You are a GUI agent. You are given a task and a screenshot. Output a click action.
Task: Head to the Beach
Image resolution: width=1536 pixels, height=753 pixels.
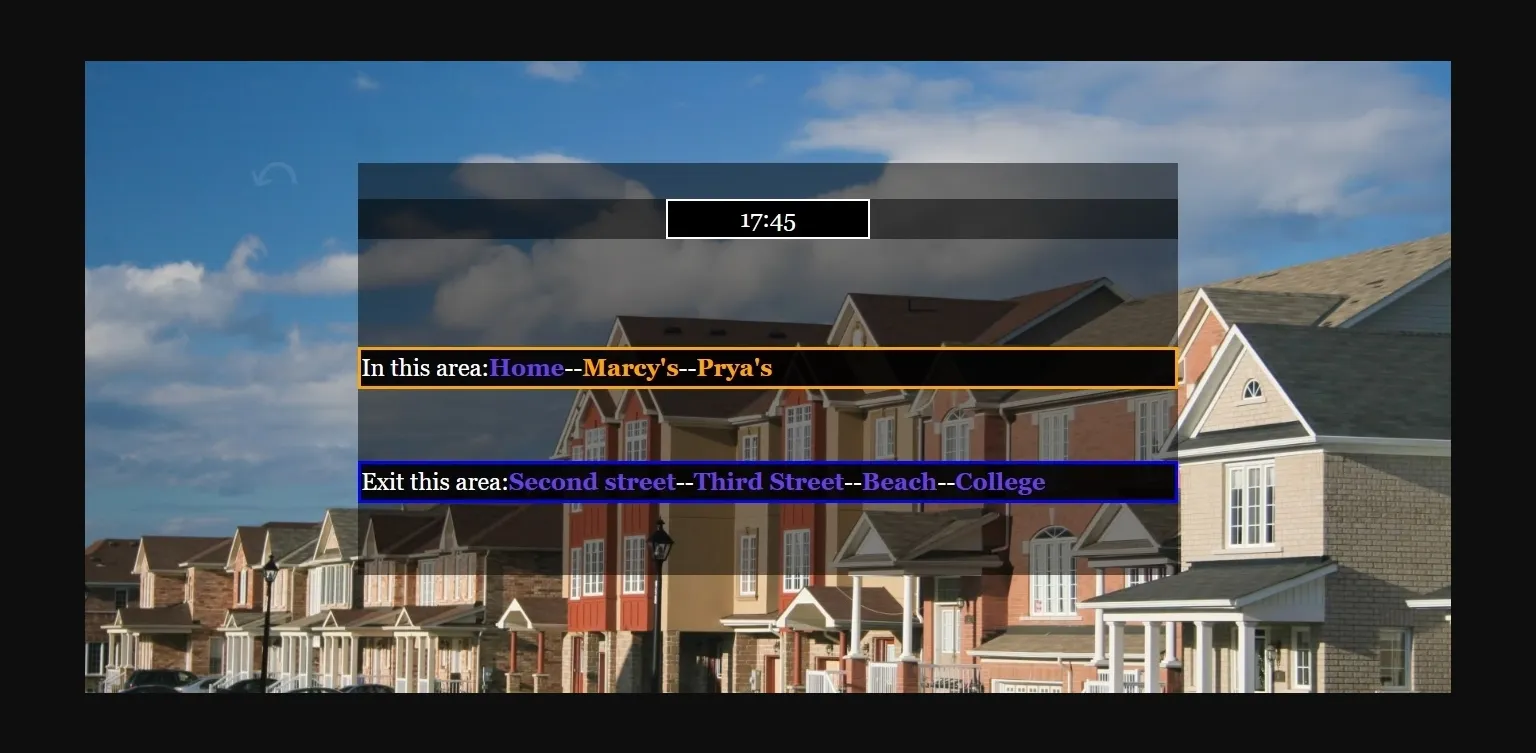tap(898, 481)
